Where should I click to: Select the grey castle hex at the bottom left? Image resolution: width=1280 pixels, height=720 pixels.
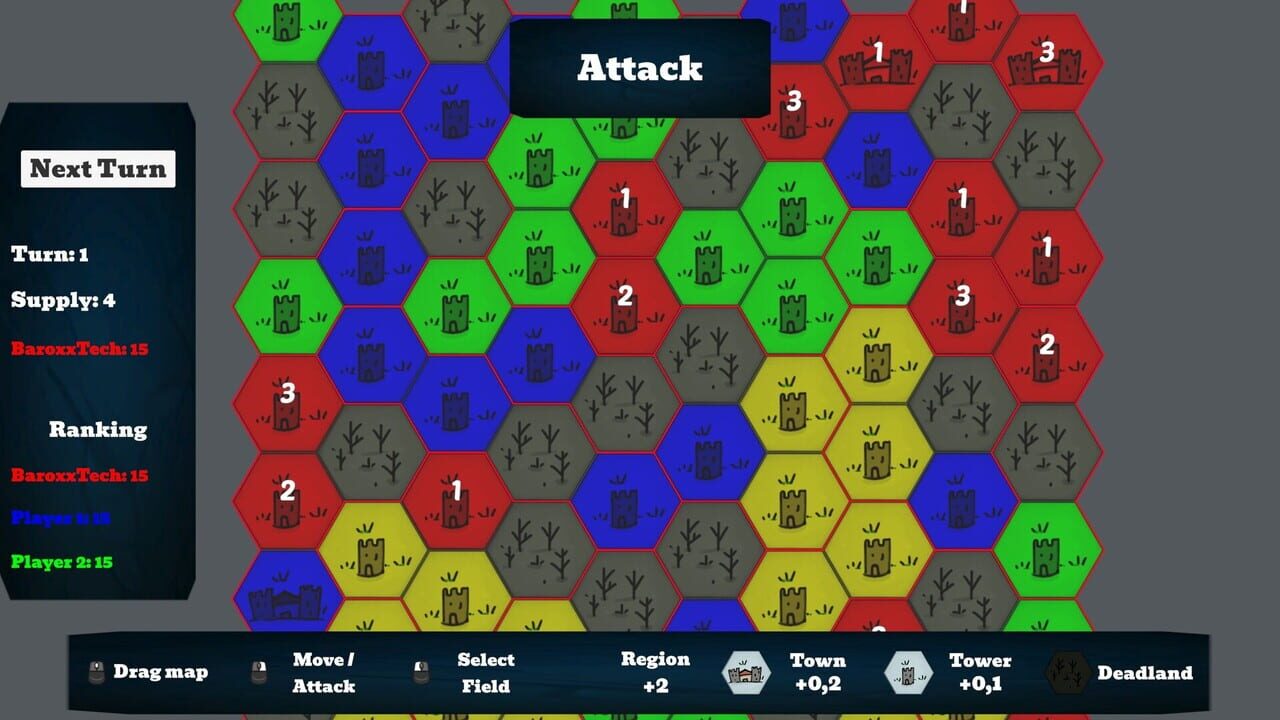tap(285, 597)
